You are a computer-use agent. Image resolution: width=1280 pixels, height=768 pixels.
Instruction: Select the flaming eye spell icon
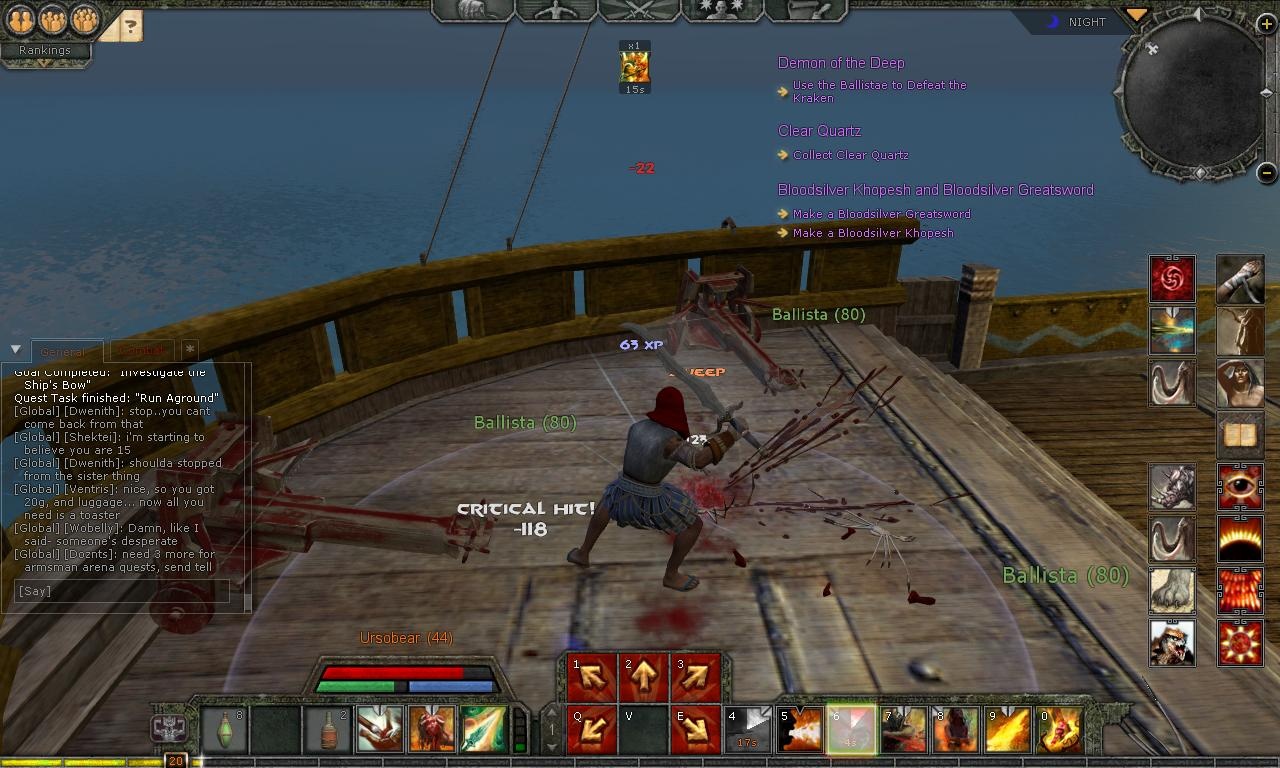tap(1240, 486)
